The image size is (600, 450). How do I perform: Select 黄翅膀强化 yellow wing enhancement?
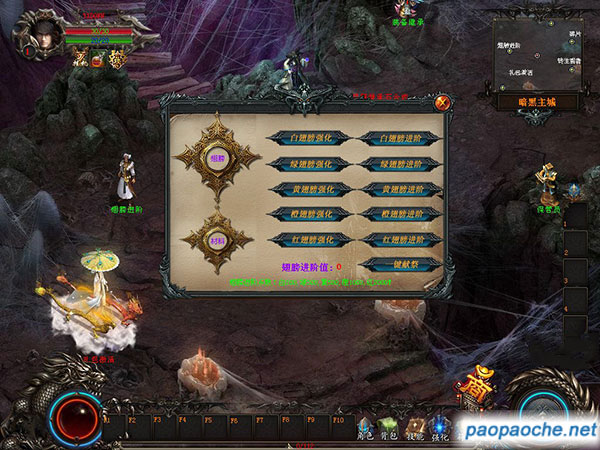(x=310, y=188)
